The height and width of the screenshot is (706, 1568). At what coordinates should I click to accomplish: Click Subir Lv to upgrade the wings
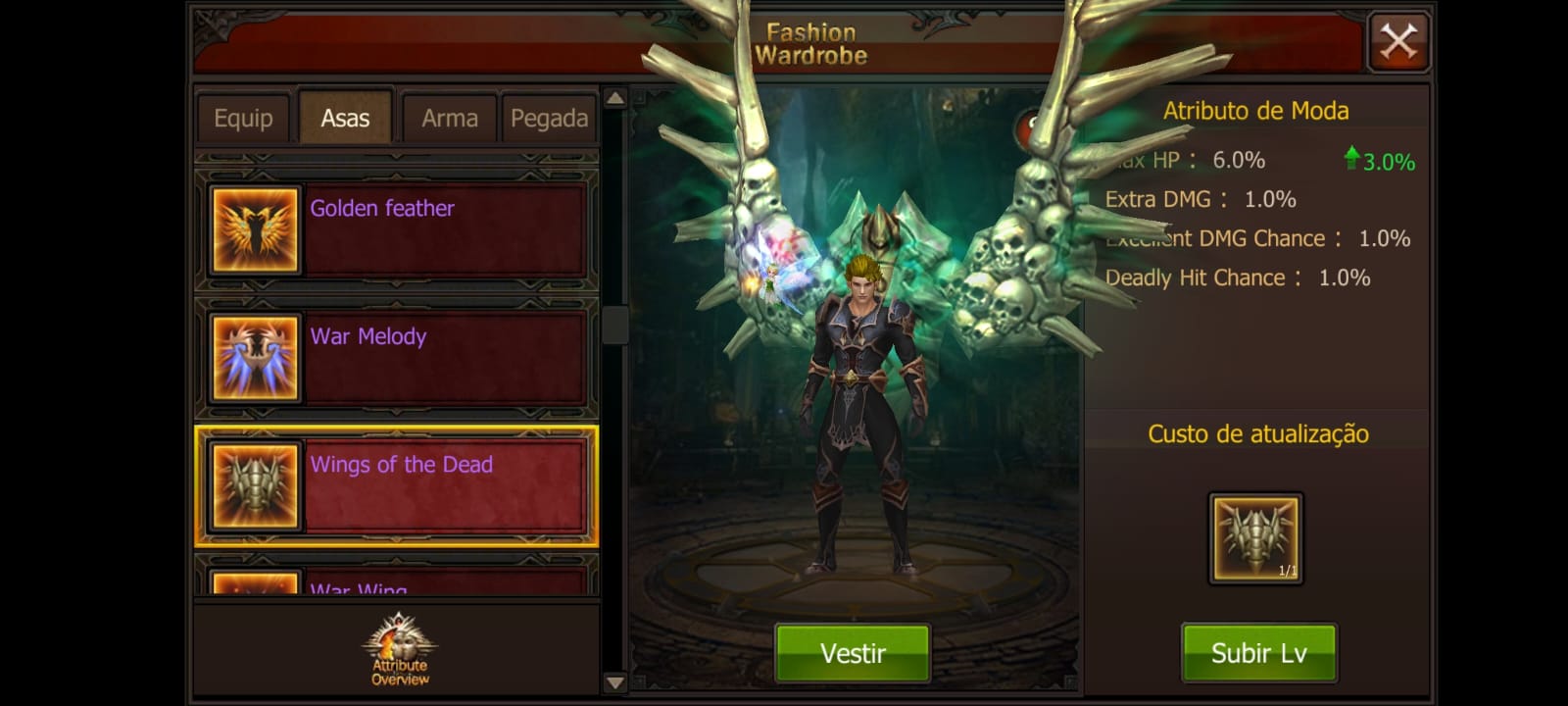1258,651
